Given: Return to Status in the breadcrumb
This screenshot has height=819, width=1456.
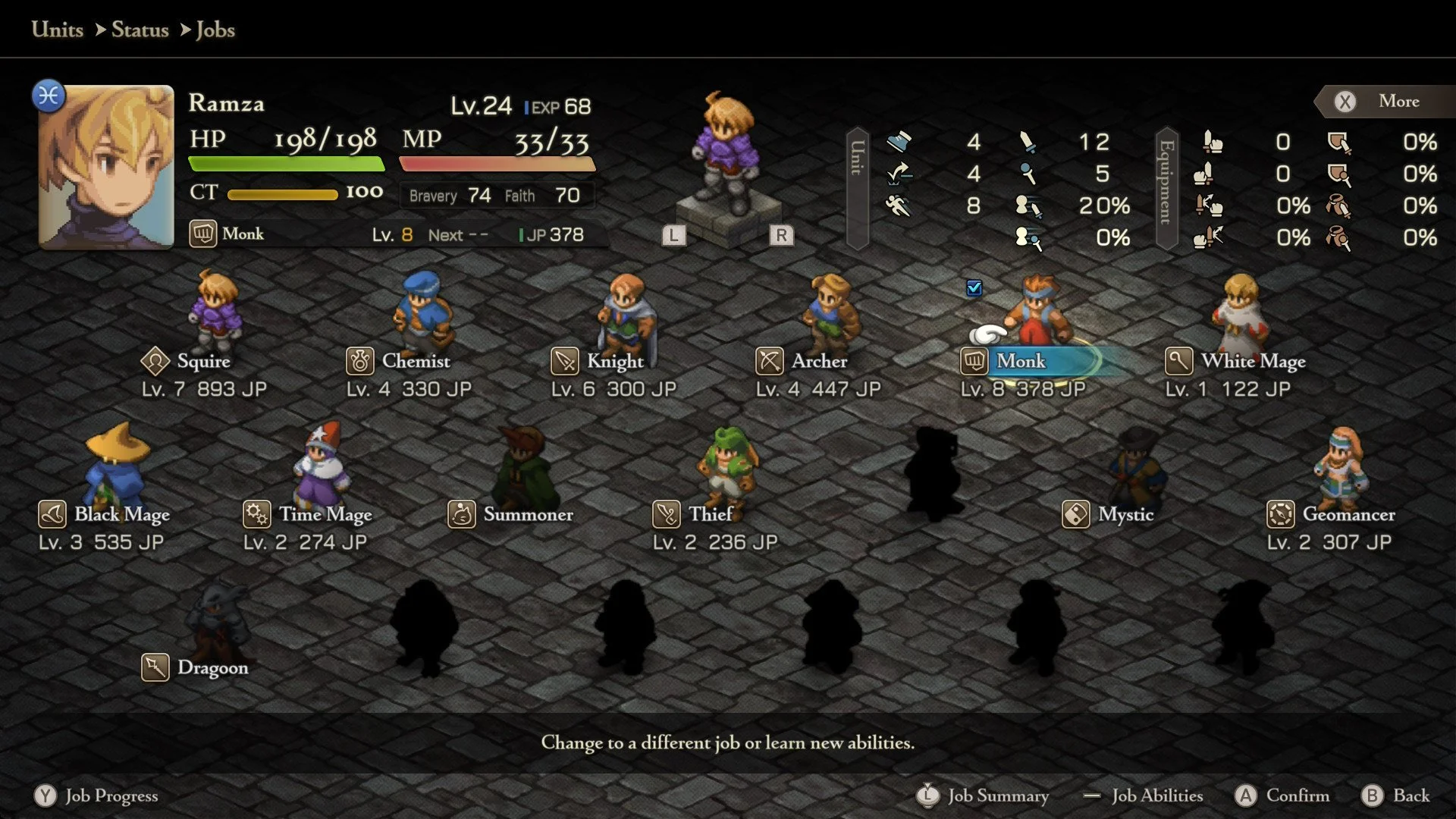Looking at the screenshot, I should click(140, 30).
